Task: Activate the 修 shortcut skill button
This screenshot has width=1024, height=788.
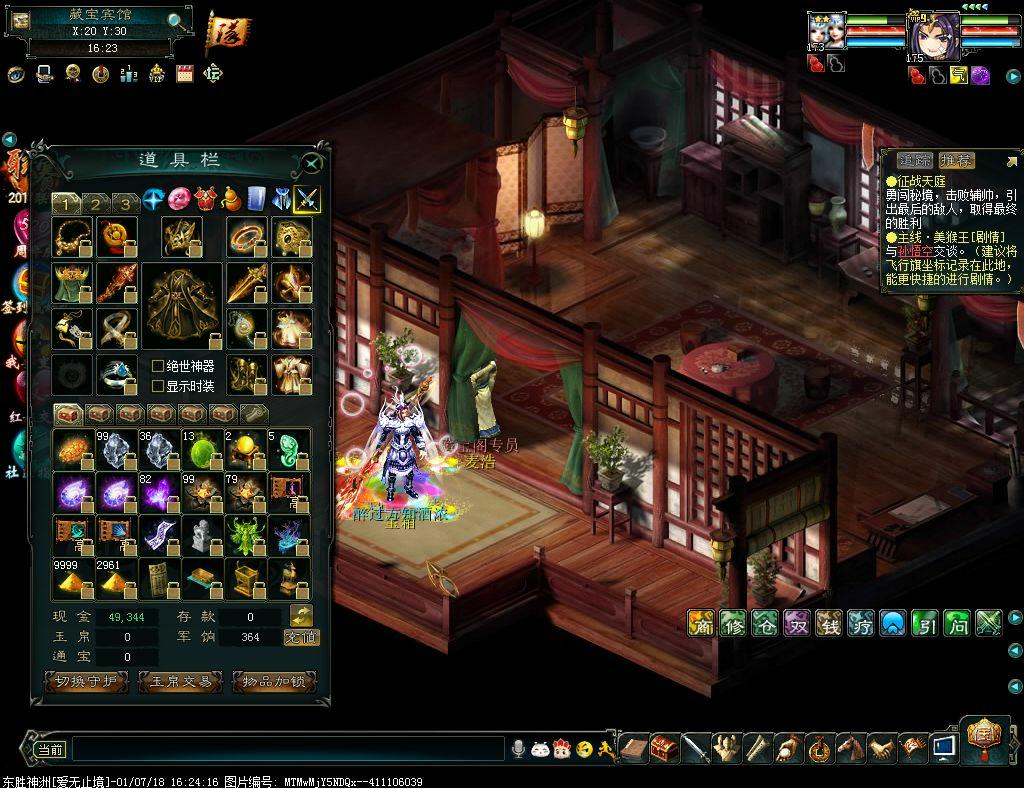Action: click(x=733, y=623)
